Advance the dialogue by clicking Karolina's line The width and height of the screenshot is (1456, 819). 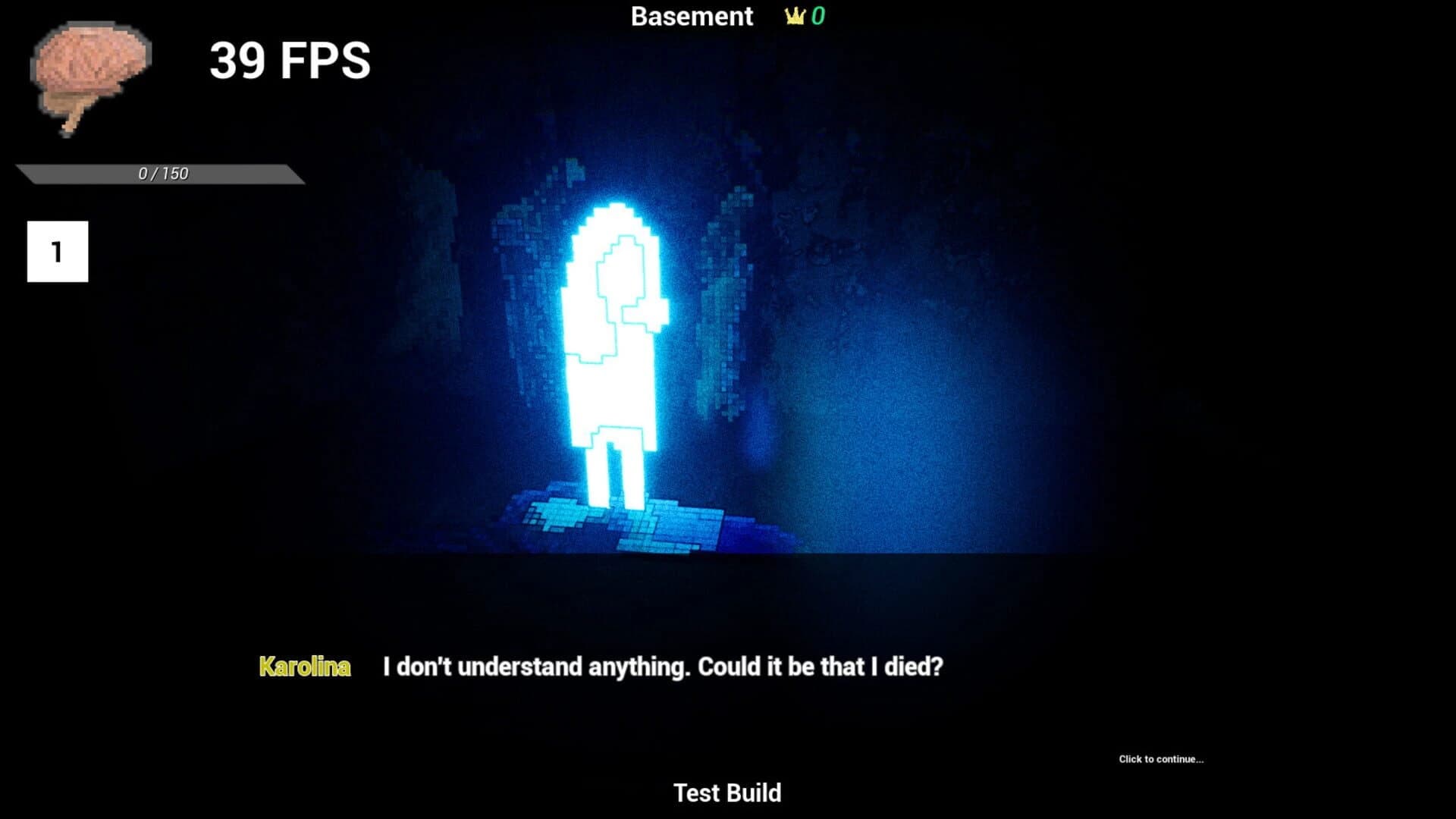(664, 666)
